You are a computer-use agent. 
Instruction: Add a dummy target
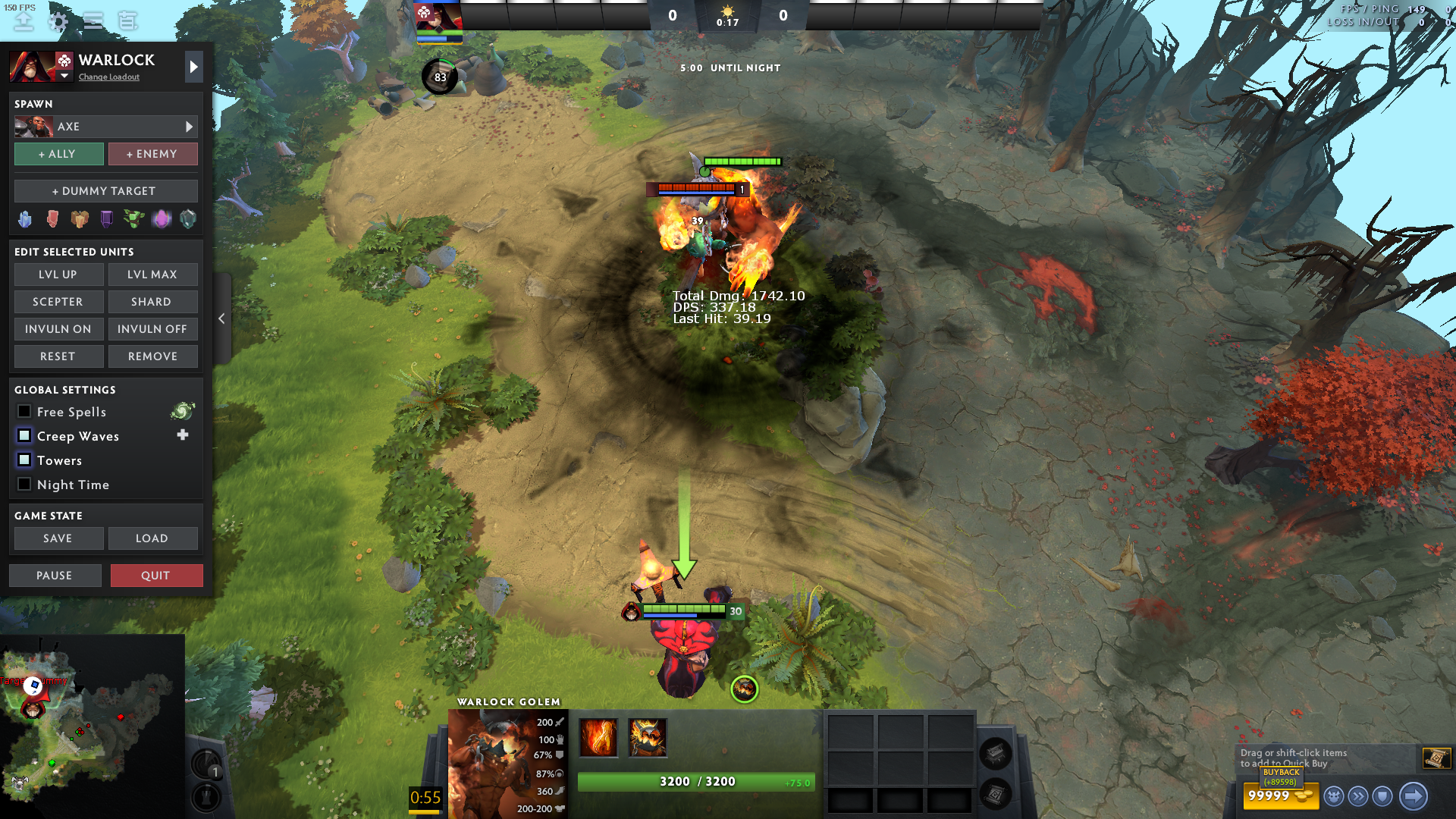(x=105, y=191)
